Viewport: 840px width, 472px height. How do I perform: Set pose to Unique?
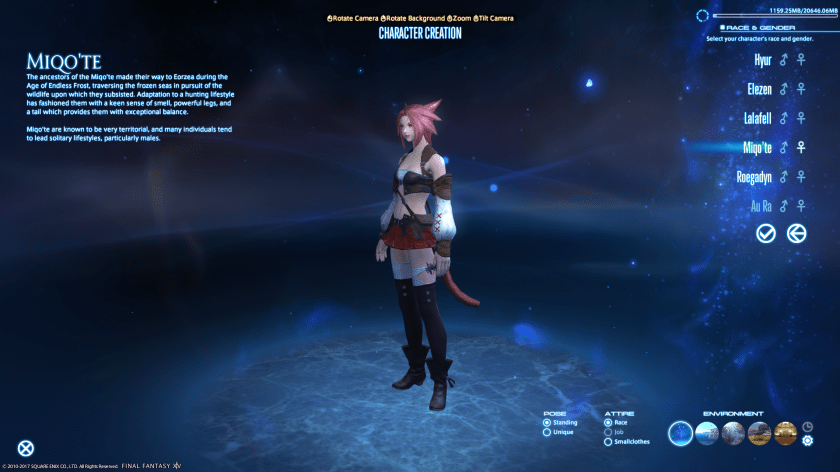(547, 432)
